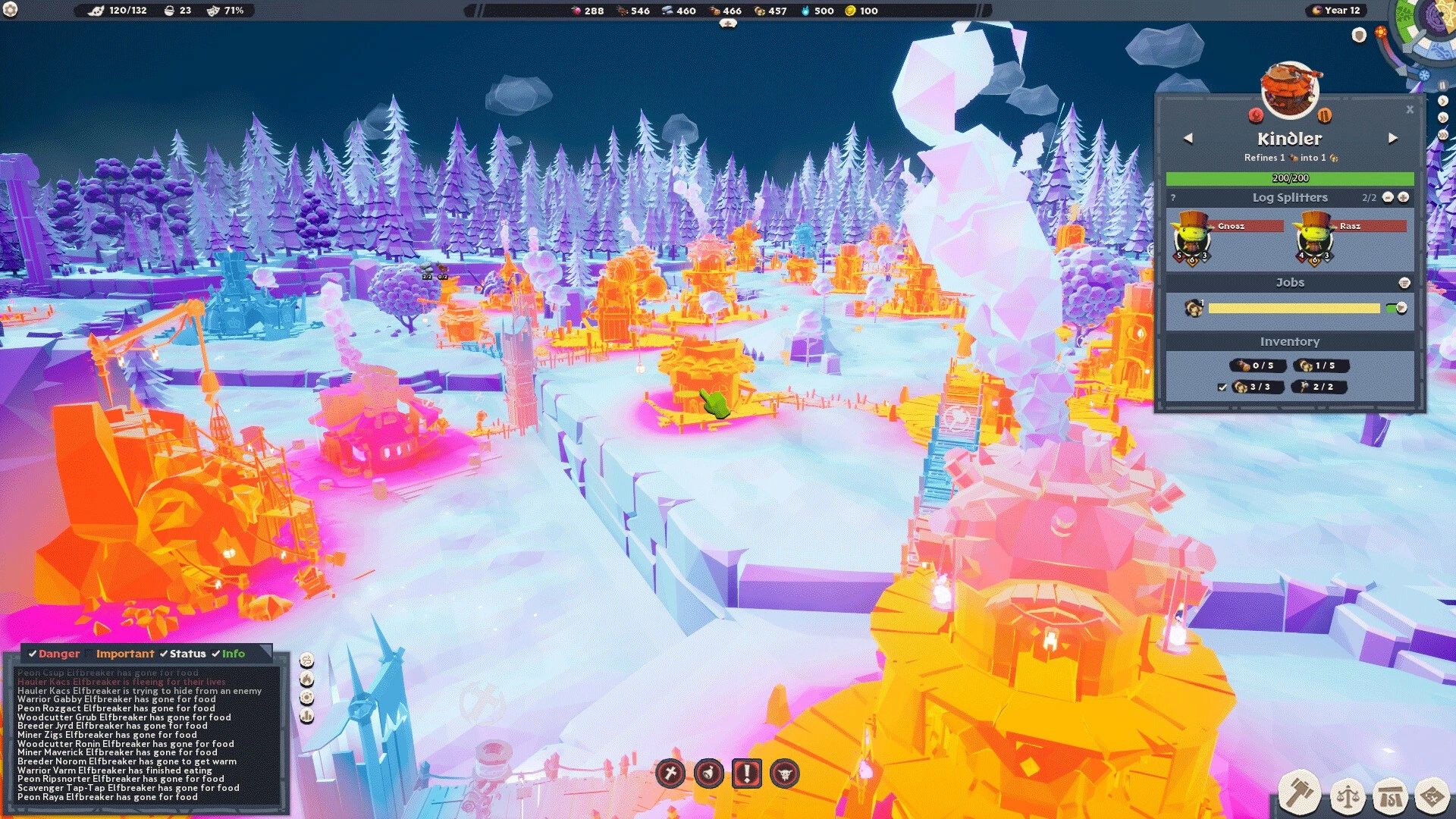Open the Jobs list options button

click(x=1404, y=283)
